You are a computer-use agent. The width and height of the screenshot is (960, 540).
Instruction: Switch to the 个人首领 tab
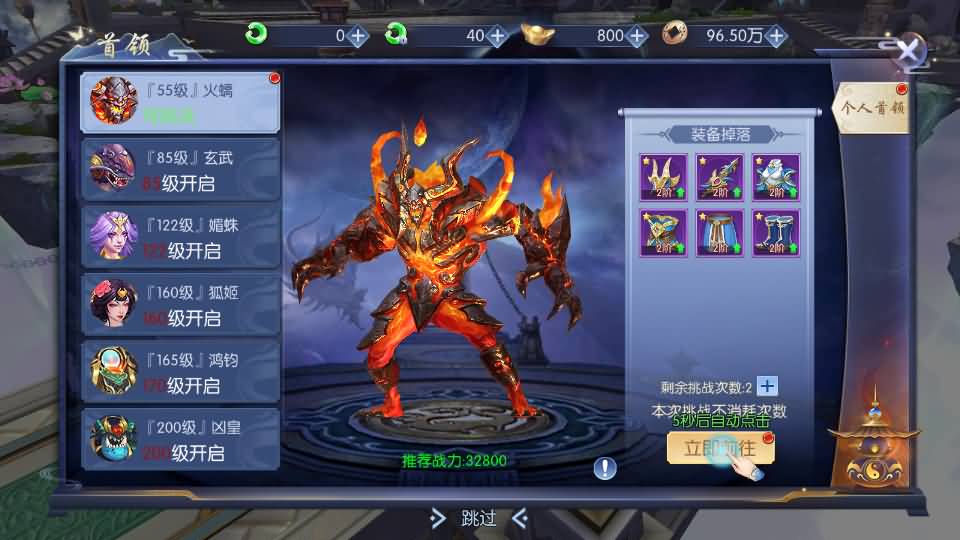tap(871, 108)
